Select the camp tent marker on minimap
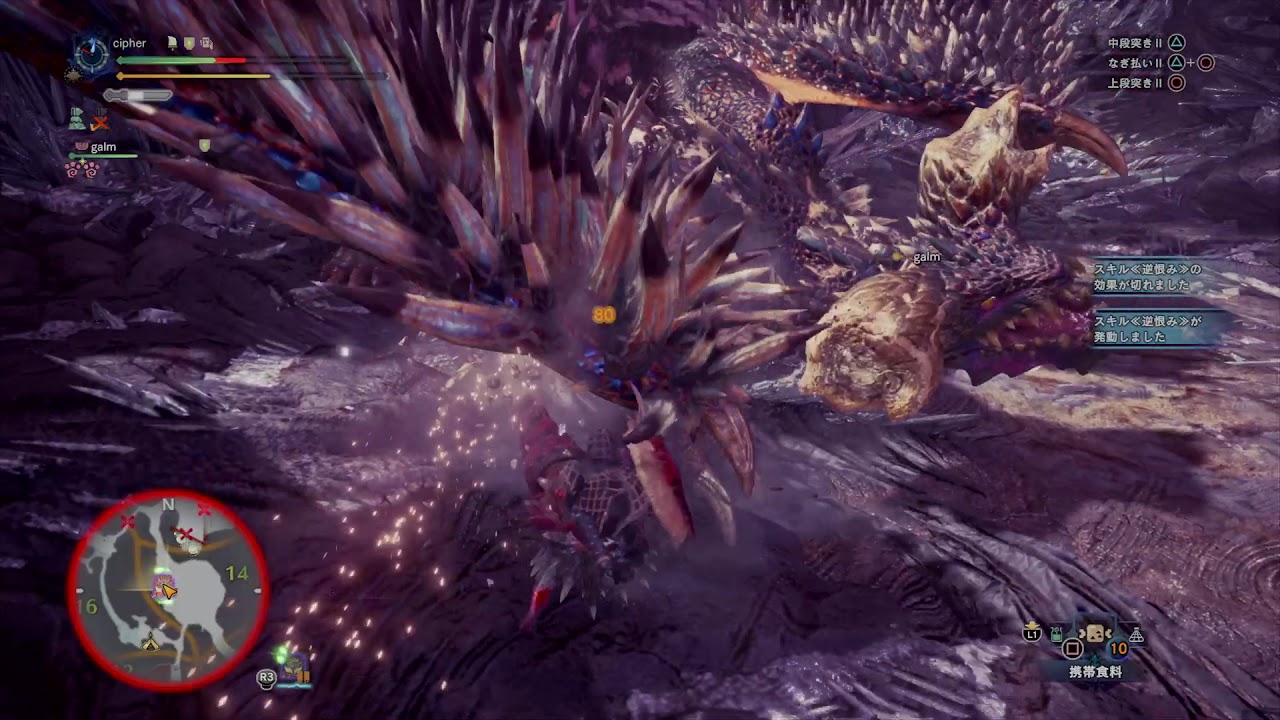This screenshot has width=1280, height=720. pos(151,643)
